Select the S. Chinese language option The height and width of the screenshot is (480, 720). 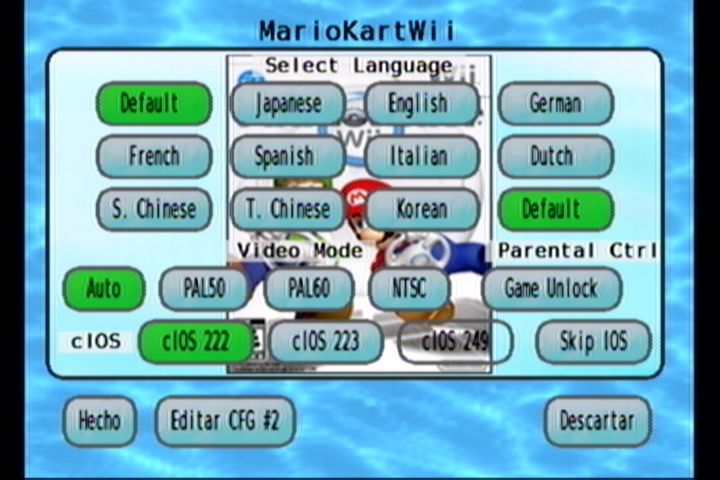point(154,210)
